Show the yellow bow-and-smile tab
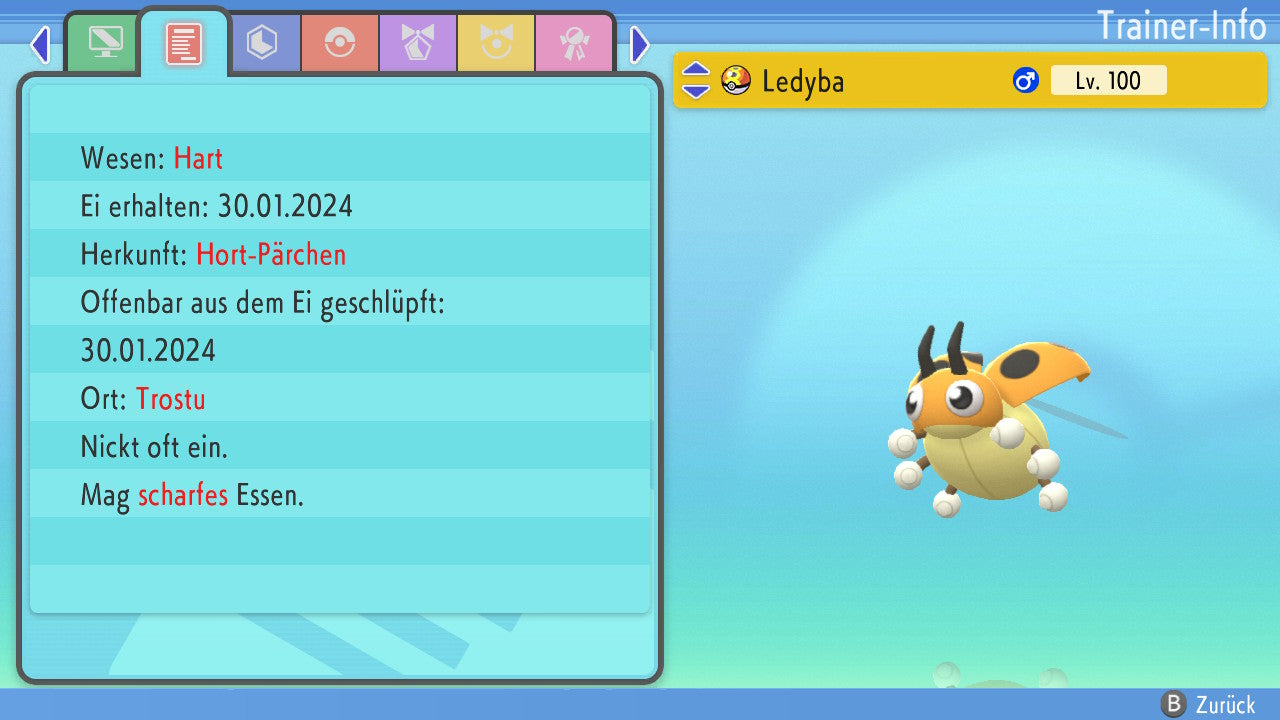Screen dimensions: 1280x720 [x=496, y=43]
